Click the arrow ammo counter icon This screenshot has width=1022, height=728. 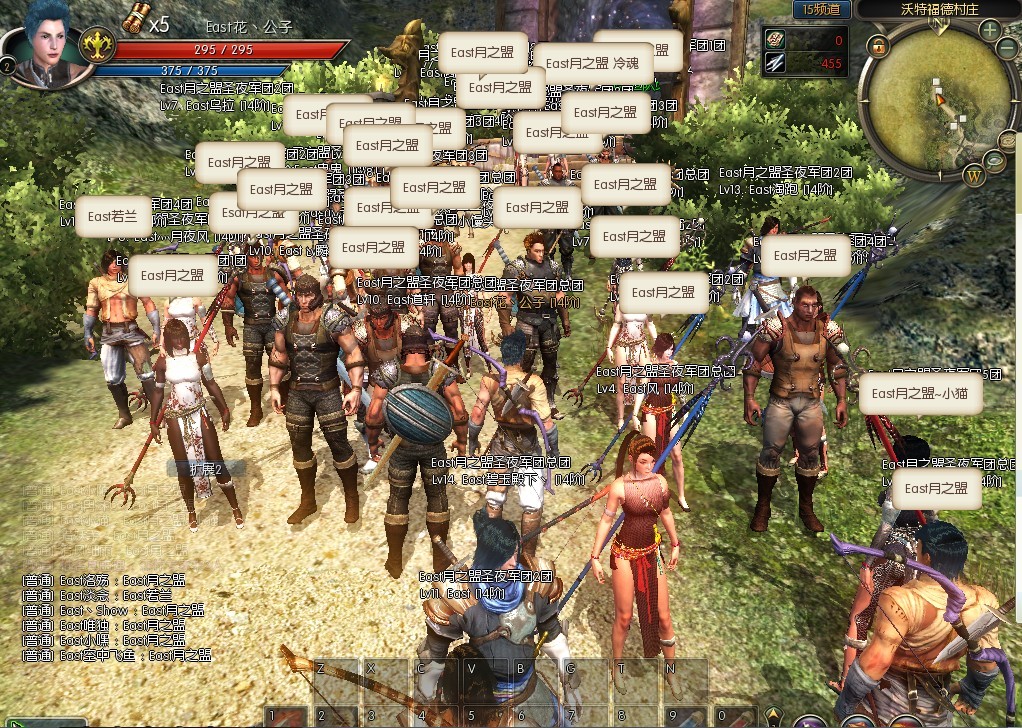click(777, 62)
